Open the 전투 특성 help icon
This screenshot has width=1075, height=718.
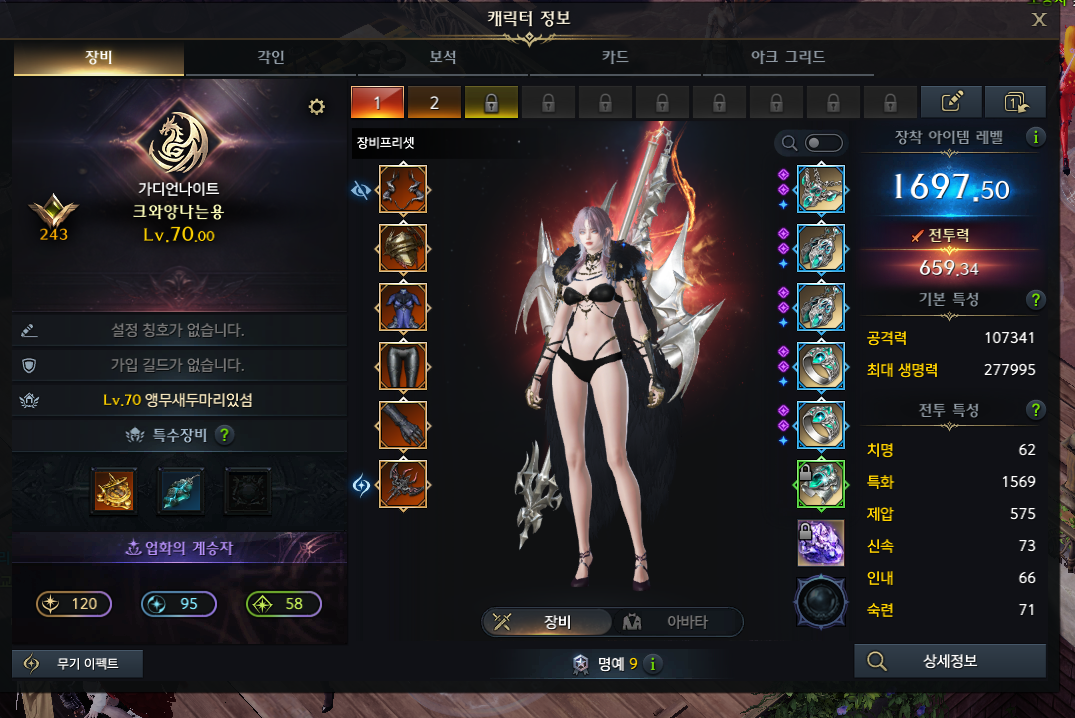point(1036,409)
